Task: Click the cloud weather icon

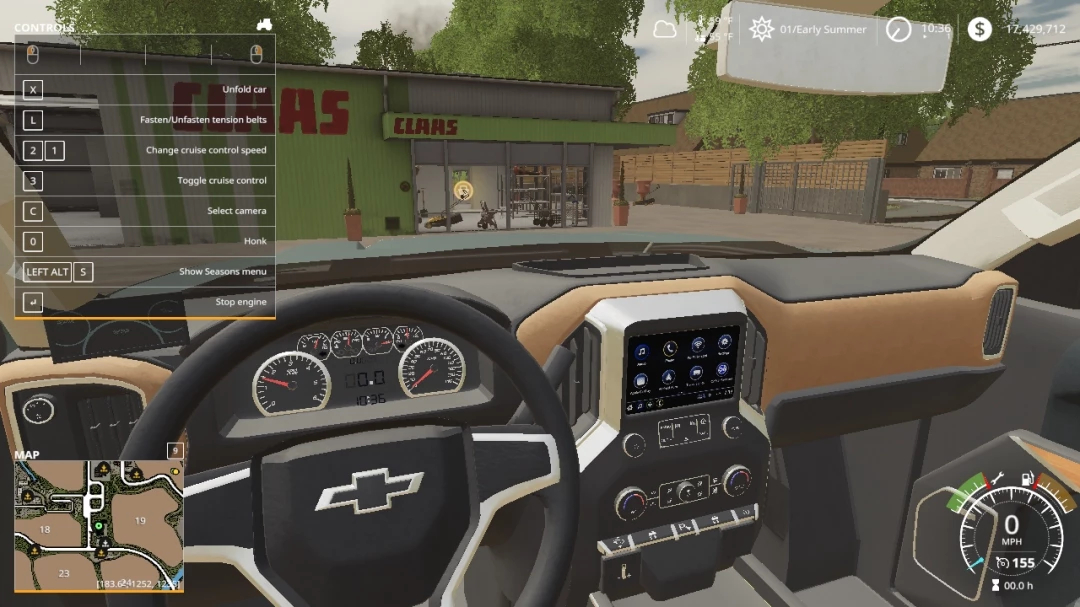Action: click(665, 29)
